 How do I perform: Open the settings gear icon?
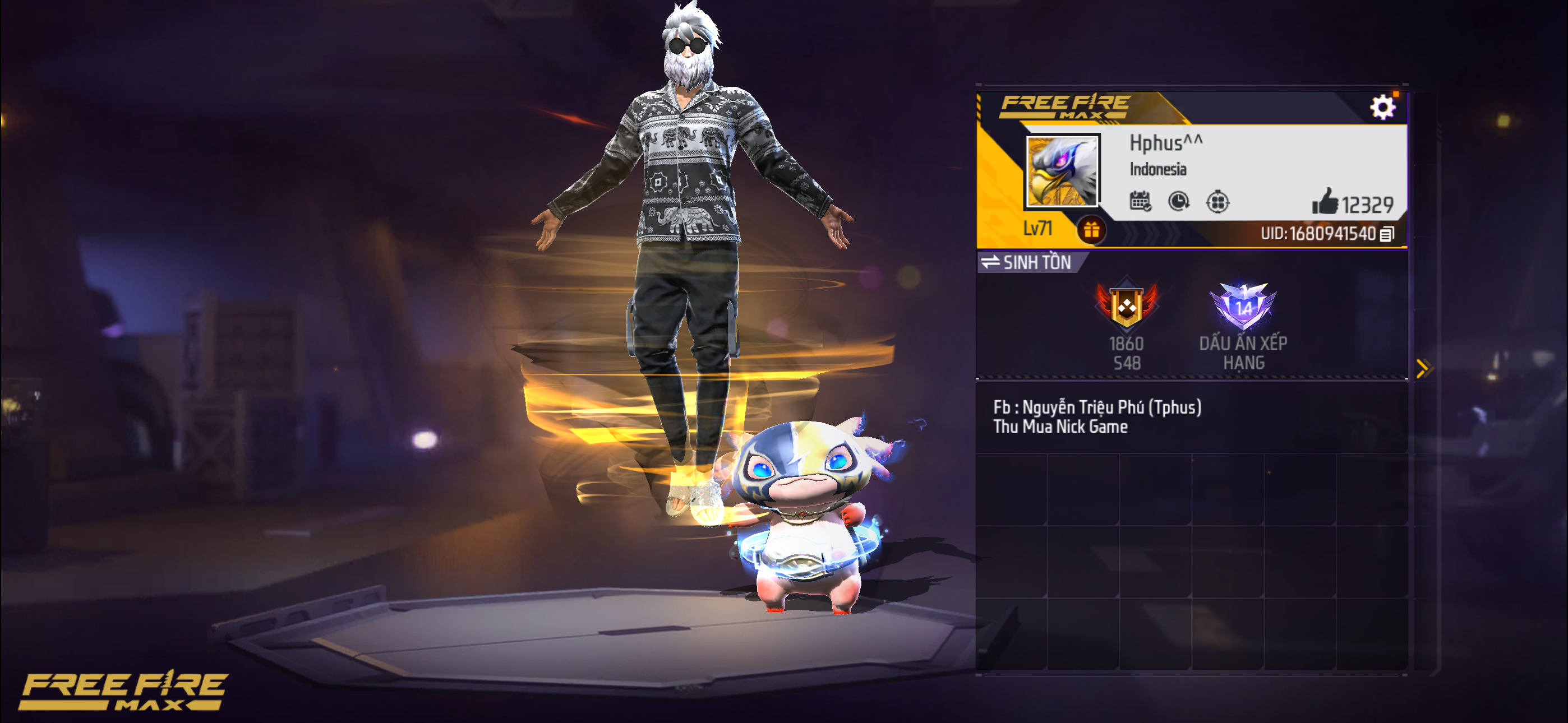1384,107
